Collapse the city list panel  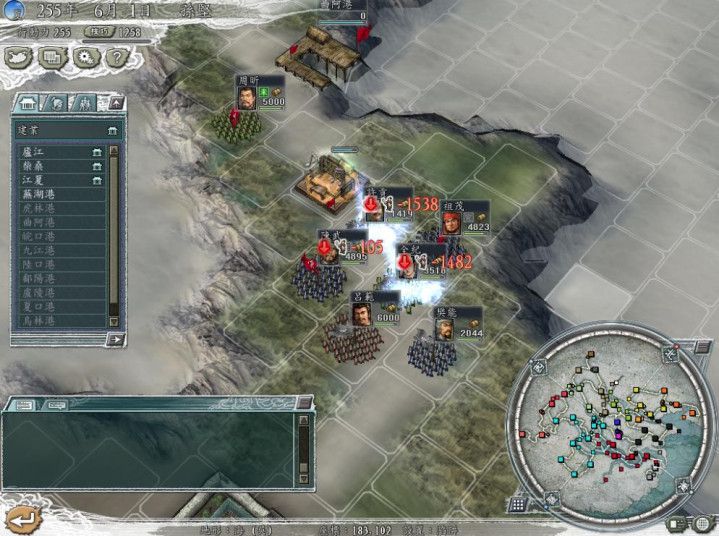click(x=115, y=103)
